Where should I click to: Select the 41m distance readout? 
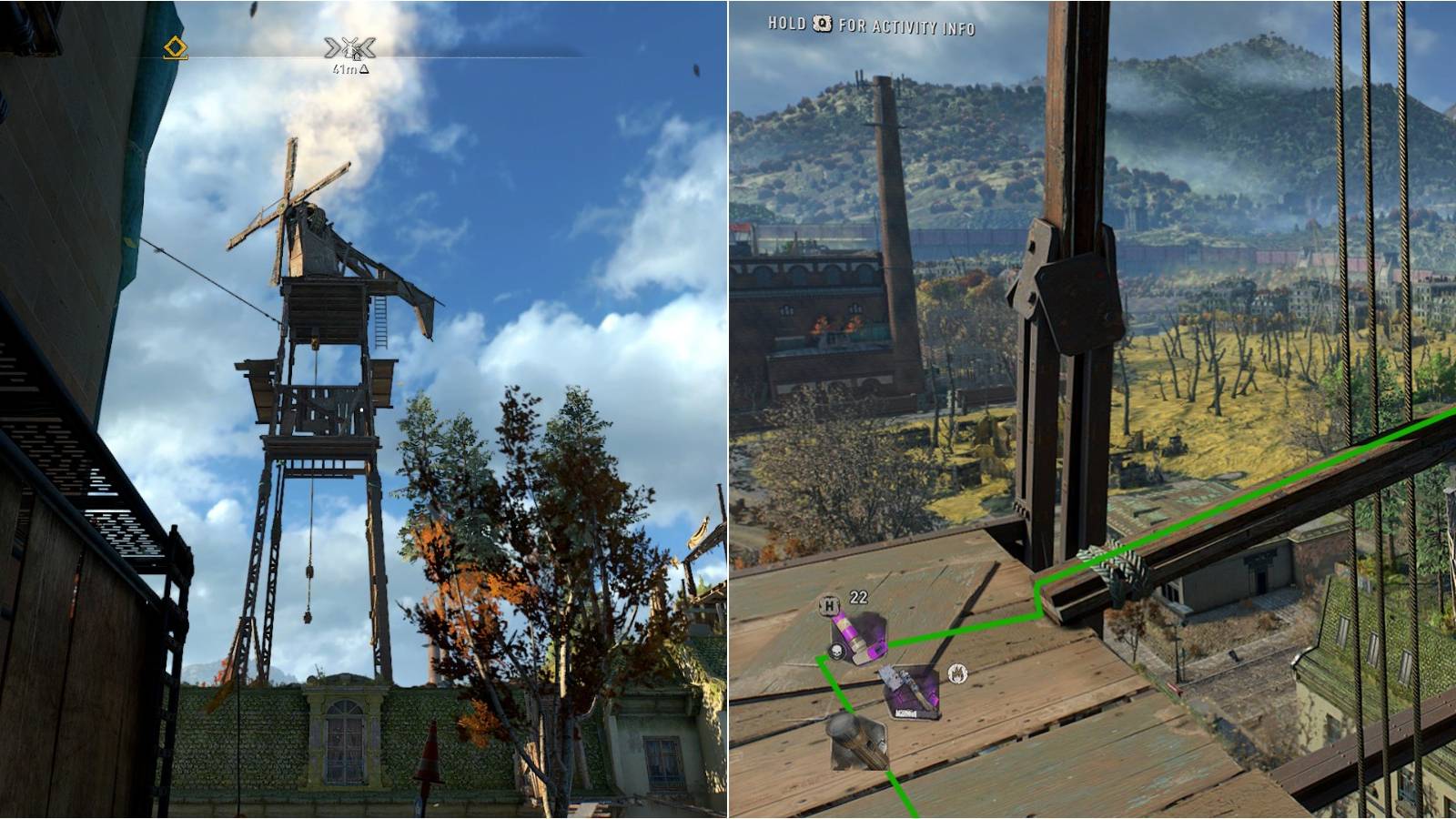click(x=344, y=69)
